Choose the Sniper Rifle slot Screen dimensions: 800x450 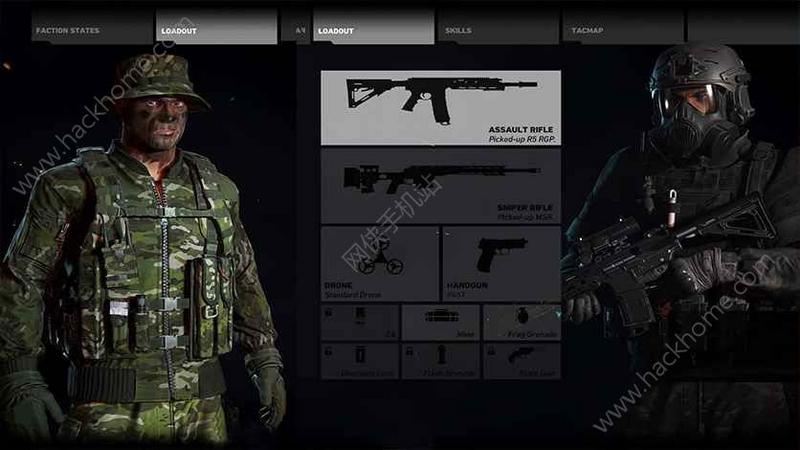(440, 185)
